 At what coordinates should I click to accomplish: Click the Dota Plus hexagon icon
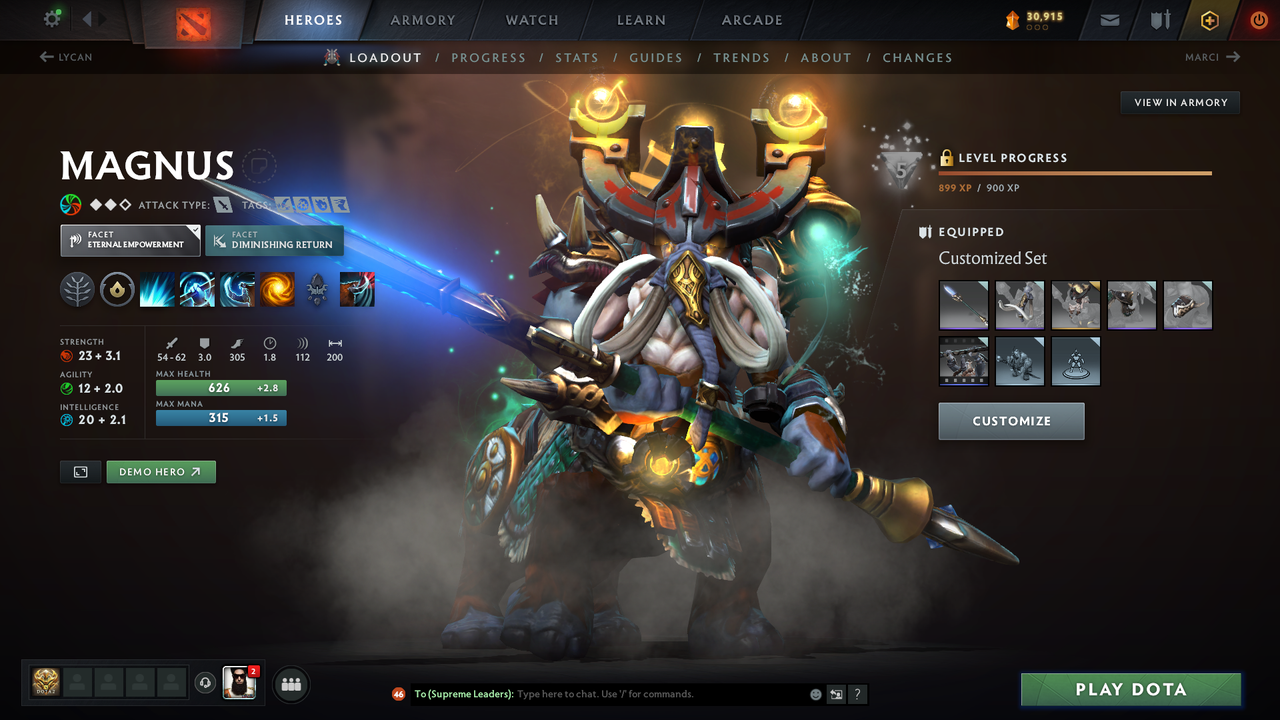[1209, 19]
